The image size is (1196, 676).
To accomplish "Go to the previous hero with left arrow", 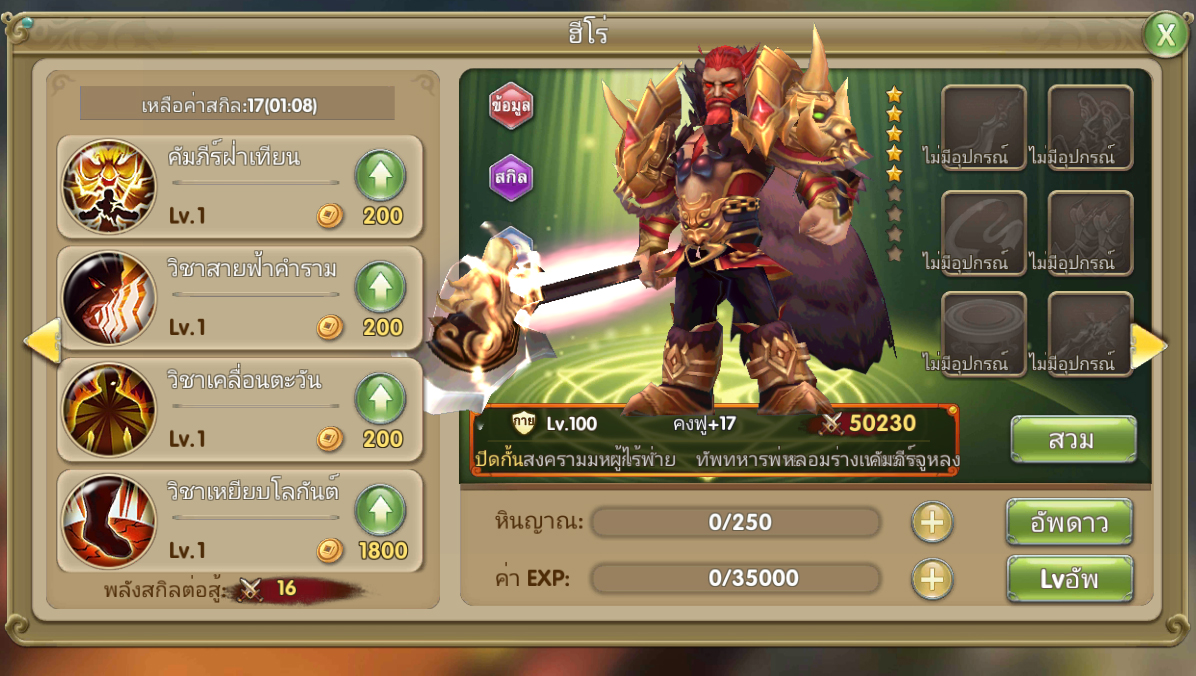I will (42, 342).
